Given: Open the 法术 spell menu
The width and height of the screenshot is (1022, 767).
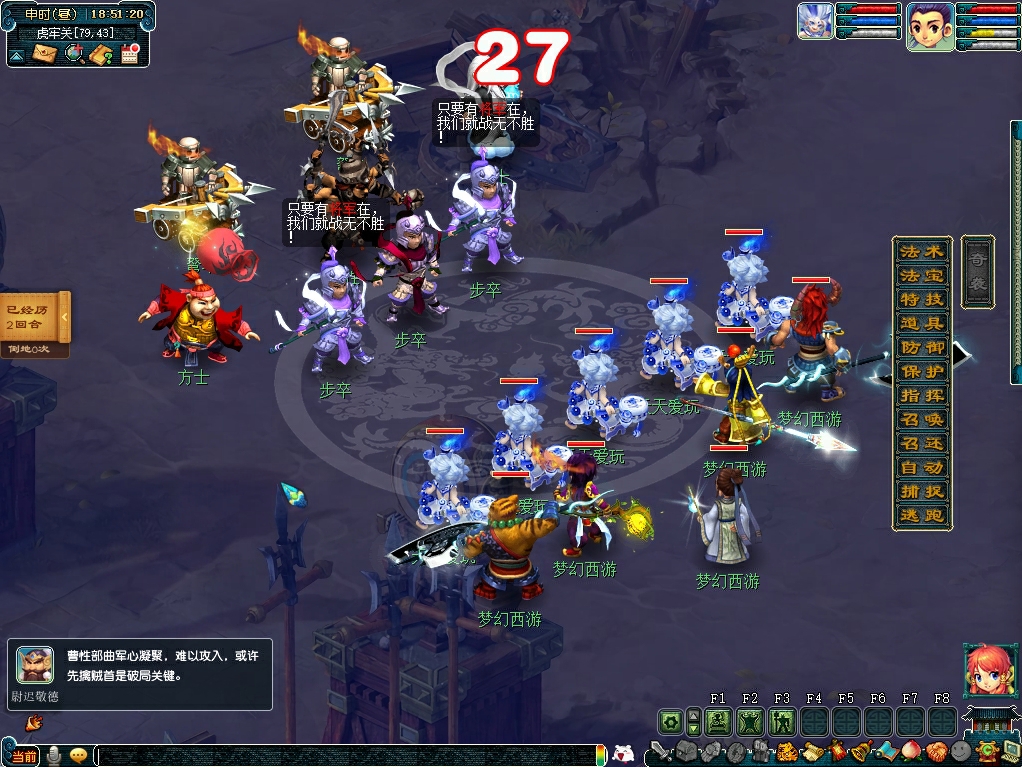Looking at the screenshot, I should coord(921,251).
